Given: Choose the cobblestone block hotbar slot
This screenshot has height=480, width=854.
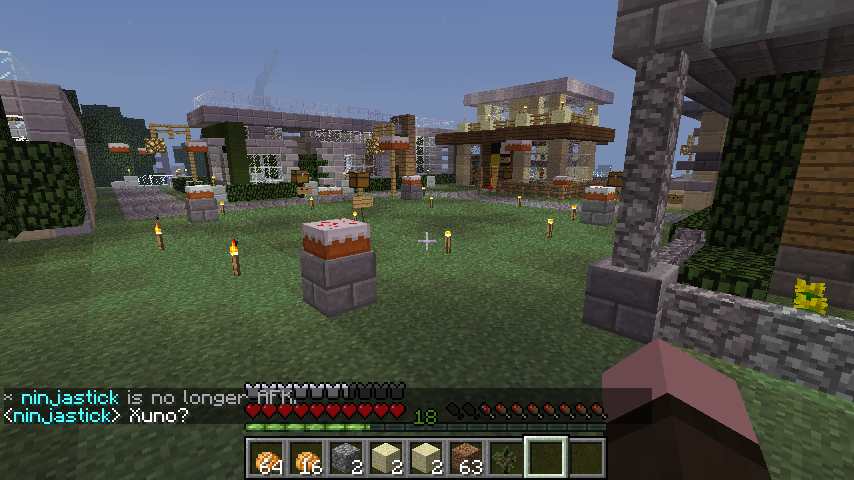Looking at the screenshot, I should 346,458.
